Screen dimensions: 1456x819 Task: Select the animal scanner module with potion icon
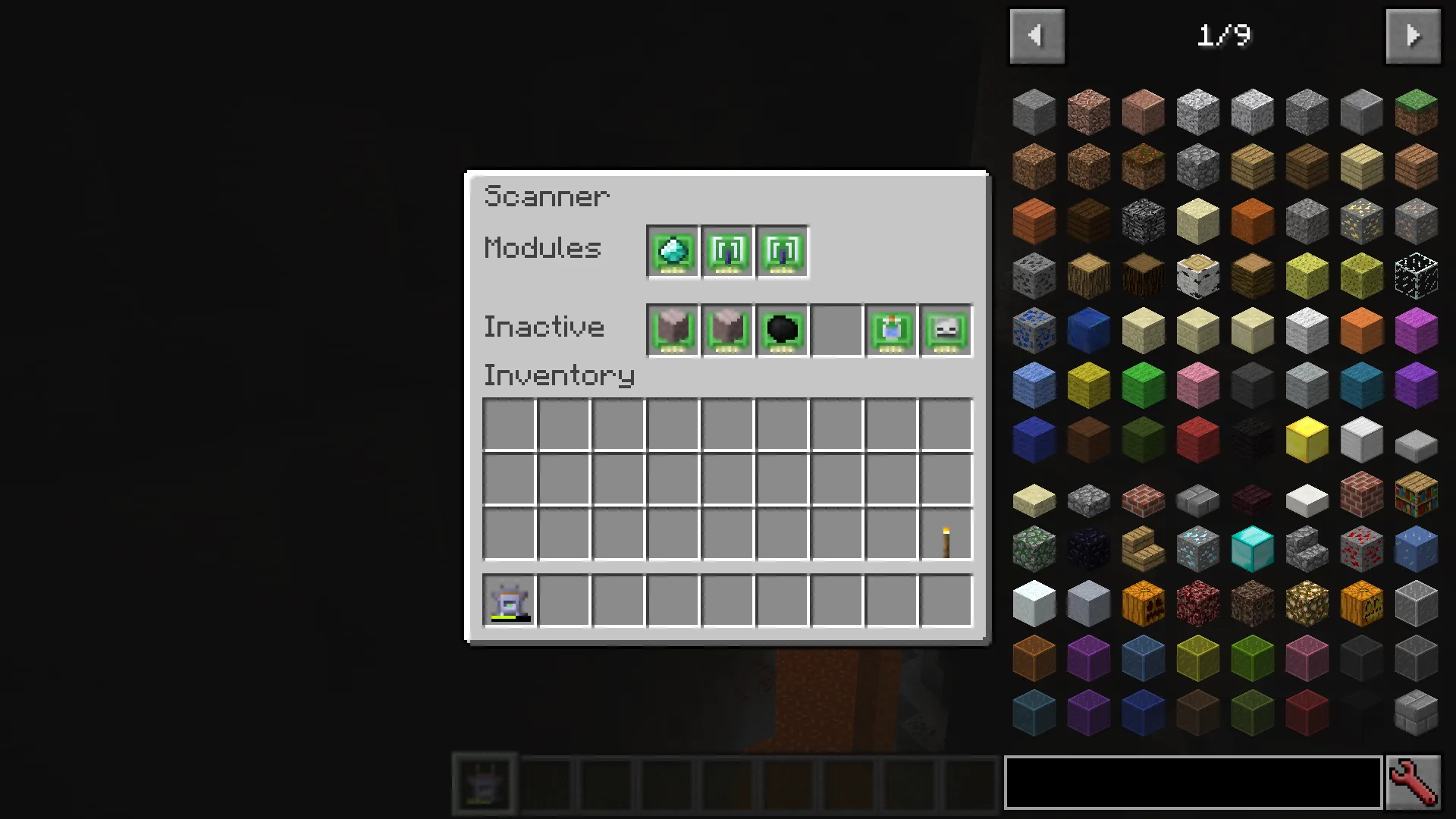[890, 329]
